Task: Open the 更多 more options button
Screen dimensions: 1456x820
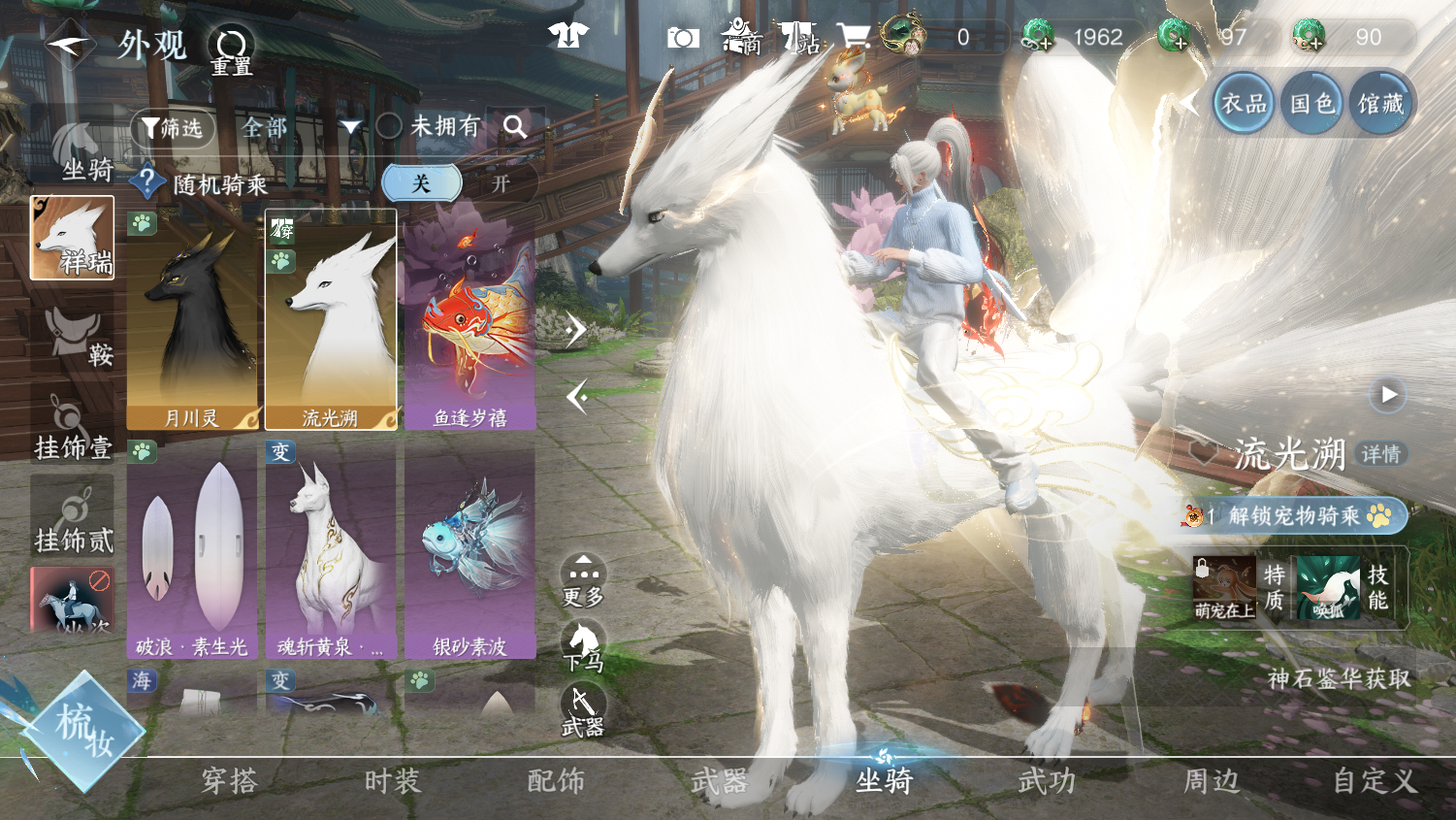Action: click(x=583, y=580)
